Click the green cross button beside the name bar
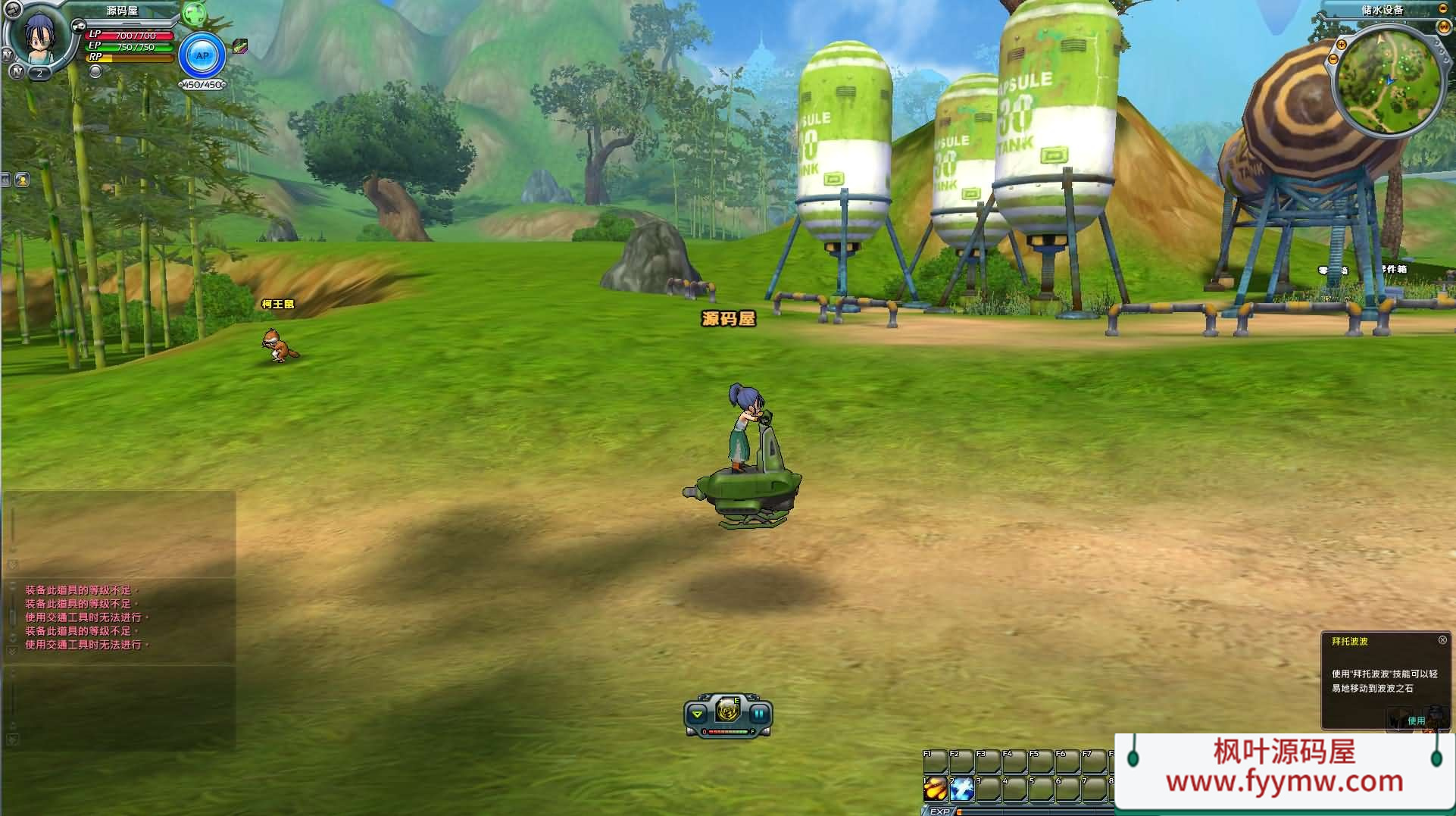This screenshot has width=1456, height=816. 194,14
